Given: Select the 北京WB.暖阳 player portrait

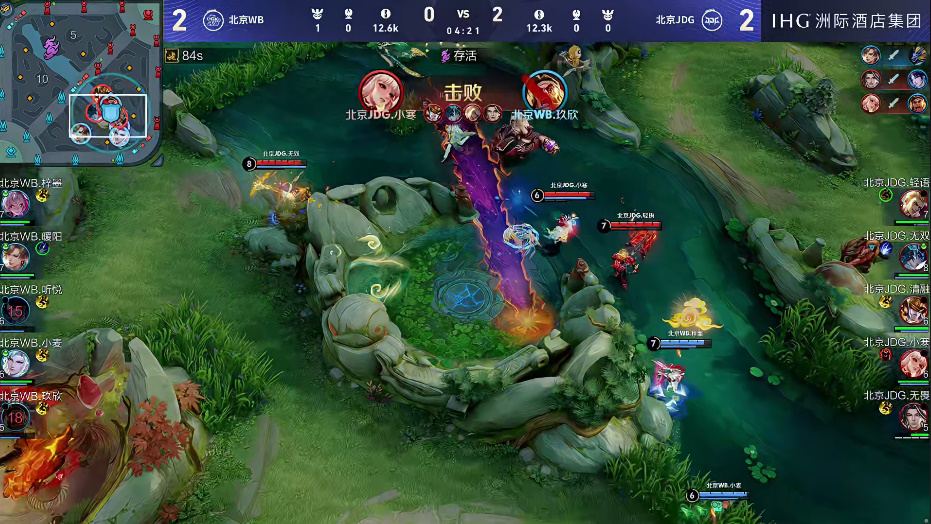Looking at the screenshot, I should click(x=15, y=257).
